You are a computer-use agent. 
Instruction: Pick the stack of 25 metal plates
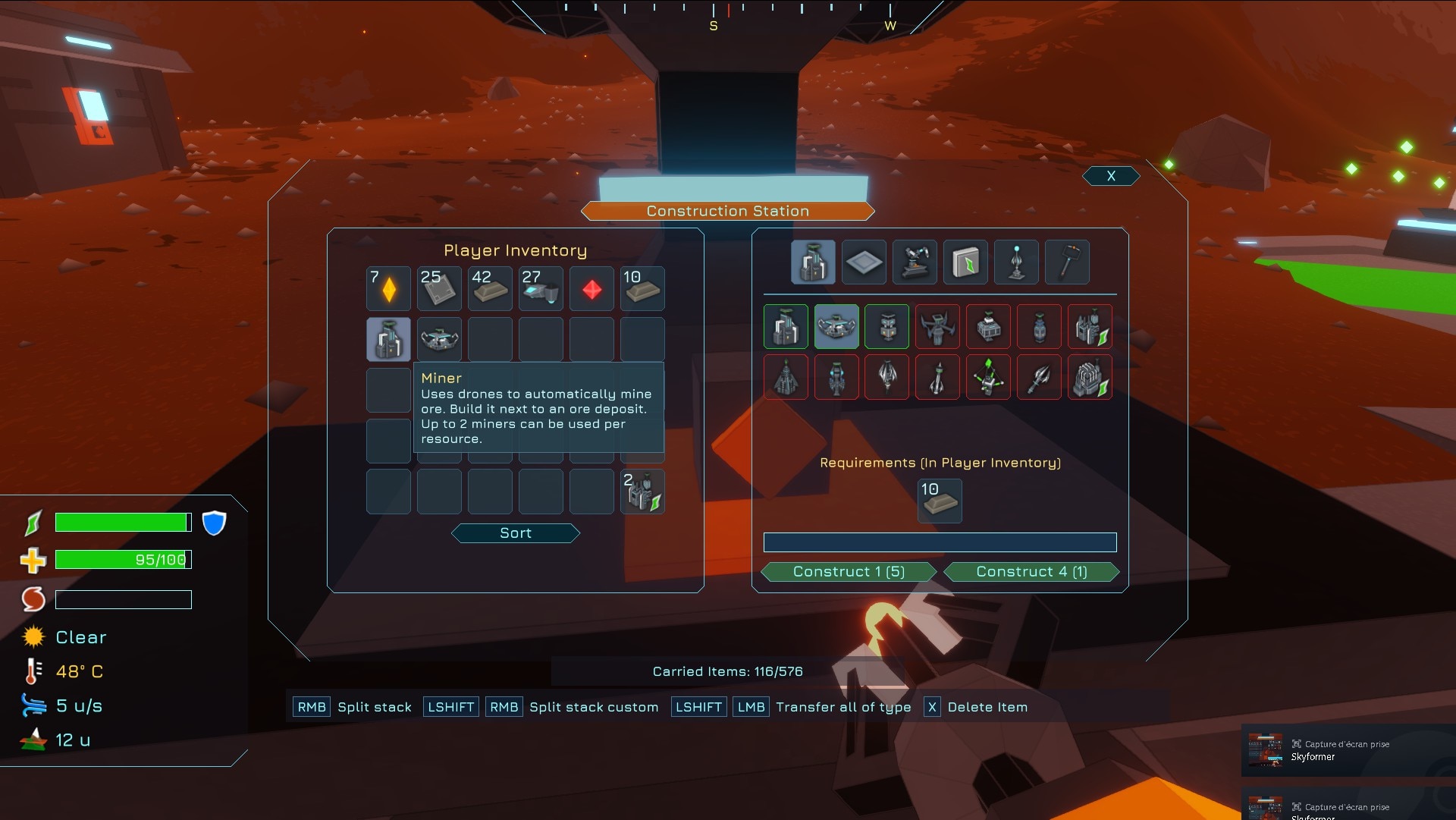click(439, 288)
